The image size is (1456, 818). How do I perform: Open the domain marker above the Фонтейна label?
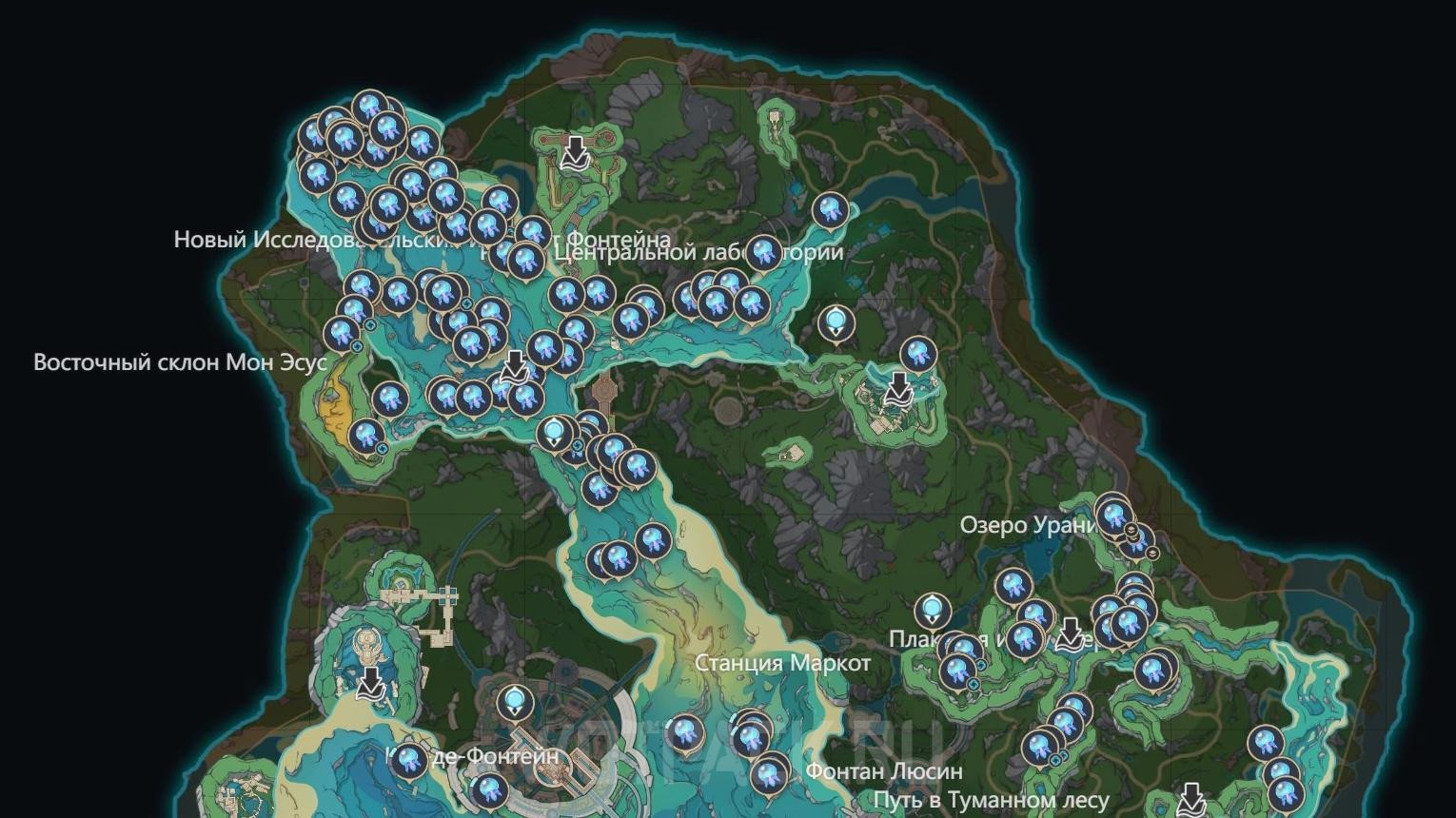point(574,151)
